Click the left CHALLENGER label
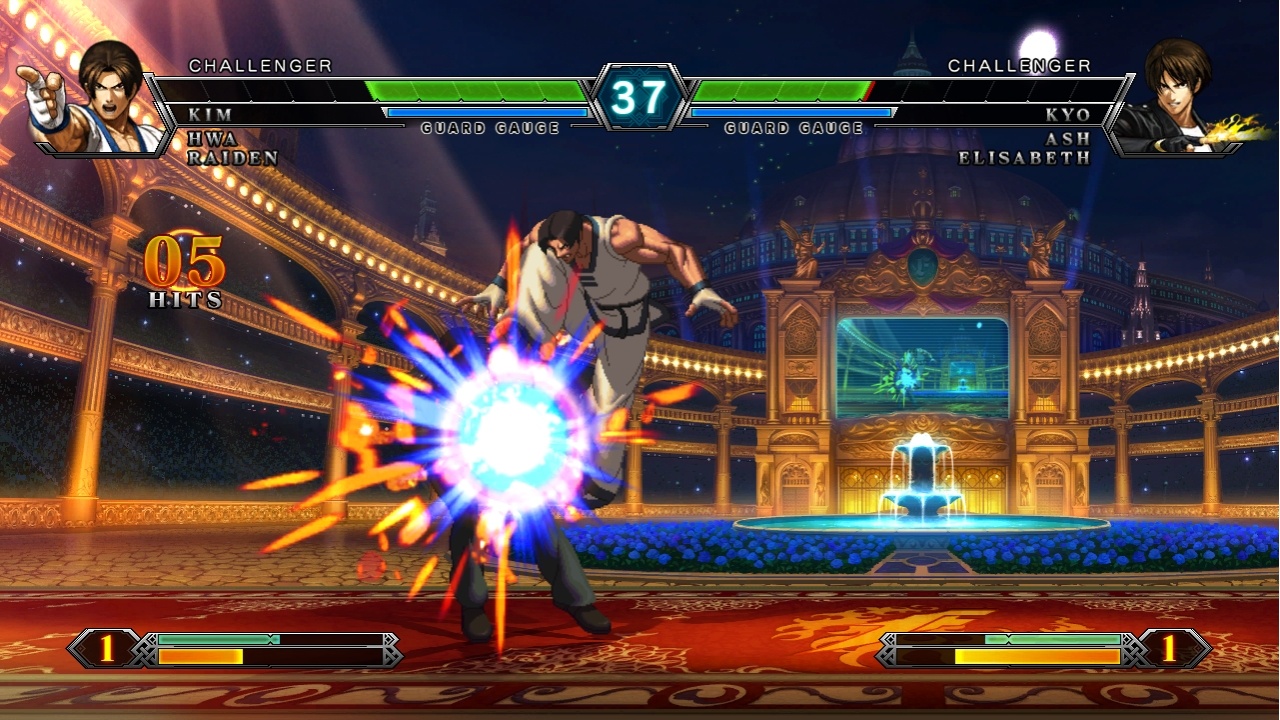The height and width of the screenshot is (720, 1280). click(x=260, y=66)
